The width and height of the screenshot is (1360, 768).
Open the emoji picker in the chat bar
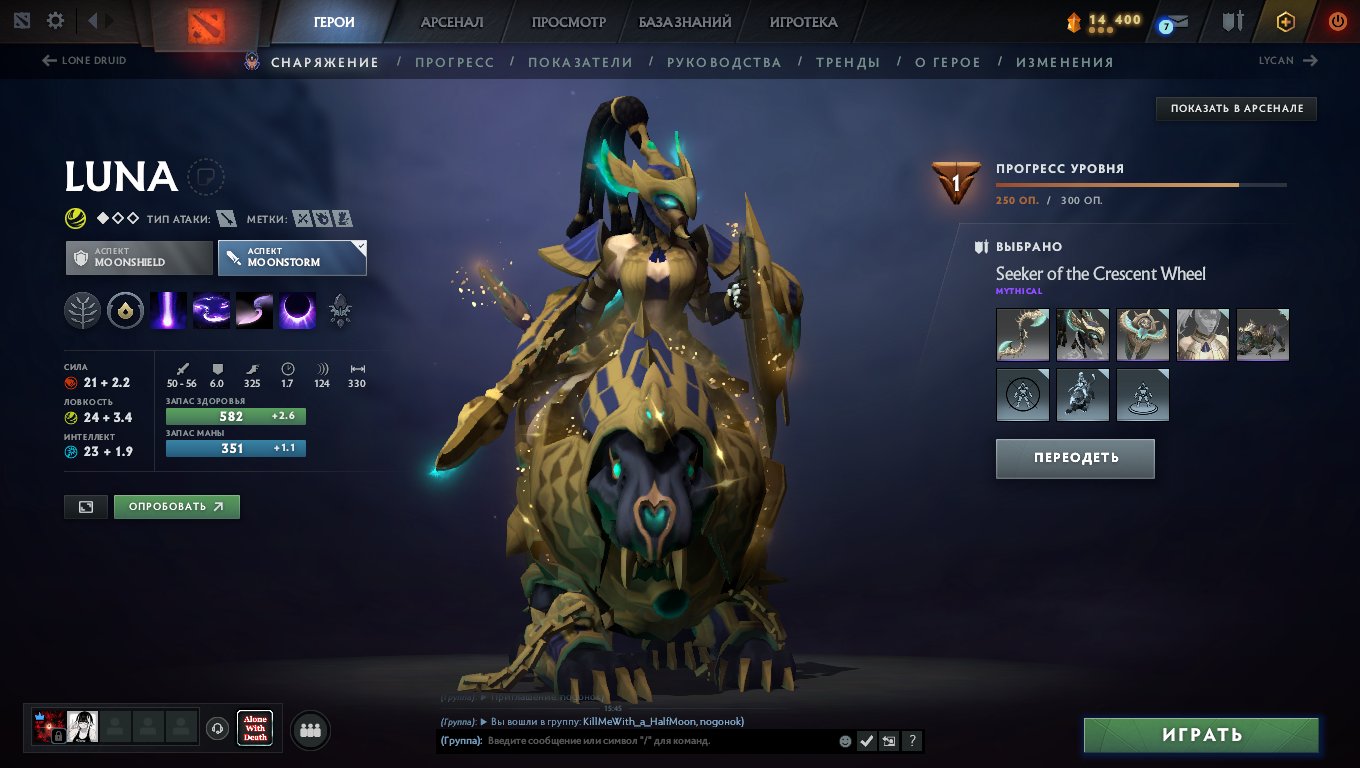pos(843,741)
